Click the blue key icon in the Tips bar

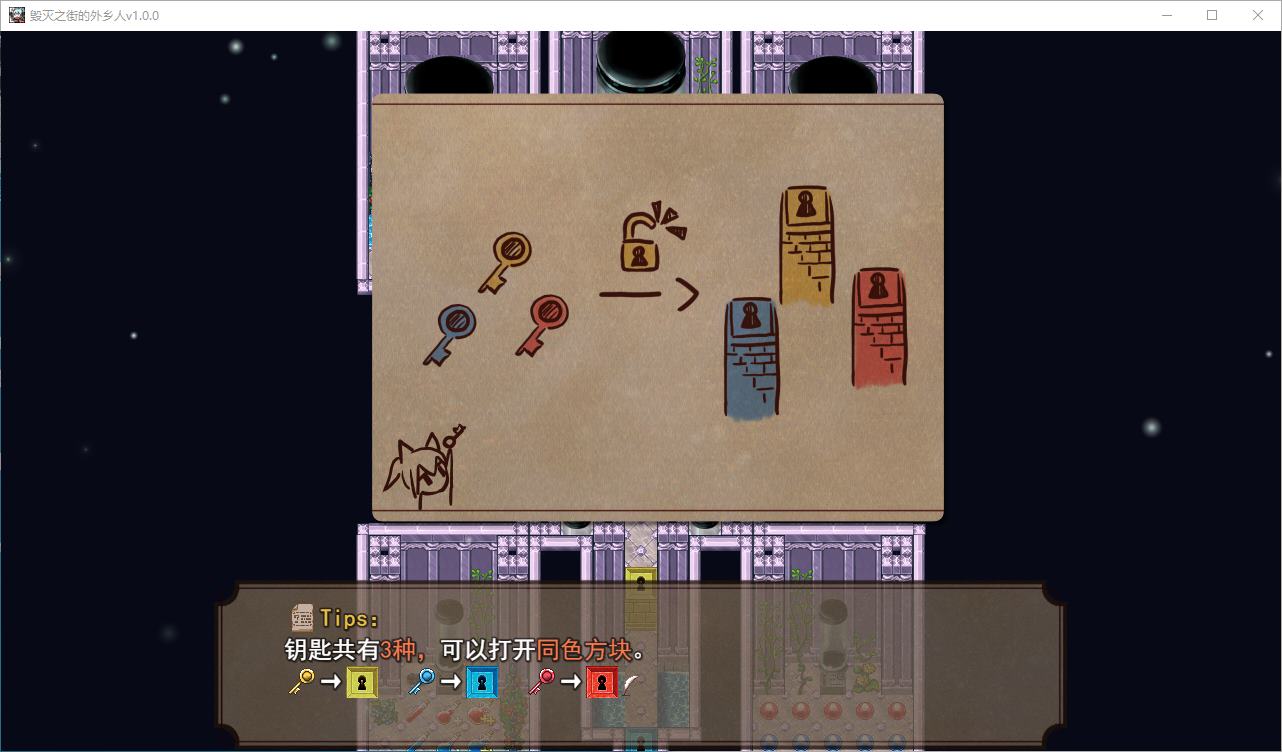[x=424, y=682]
